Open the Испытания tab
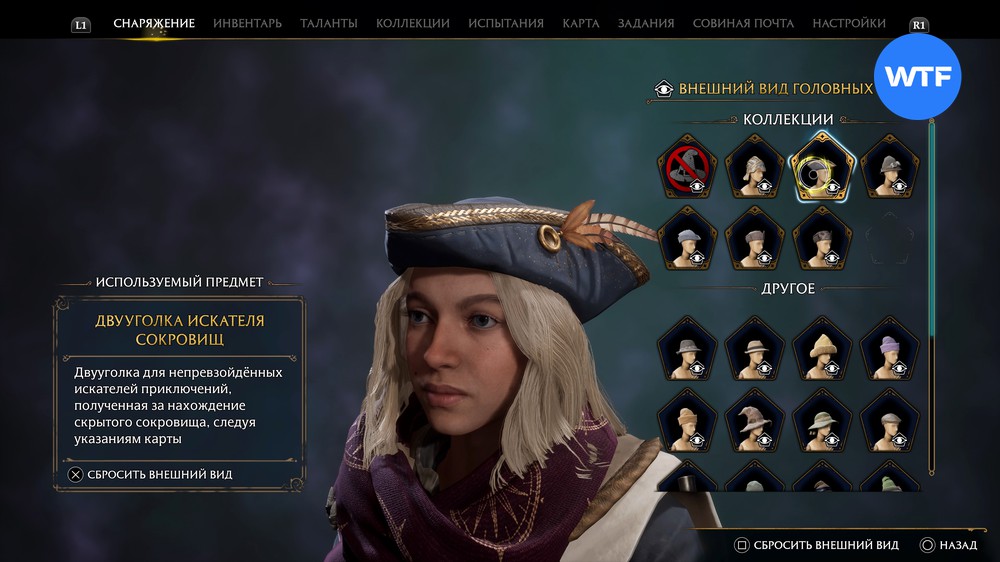This screenshot has height=562, width=1000. (x=506, y=23)
